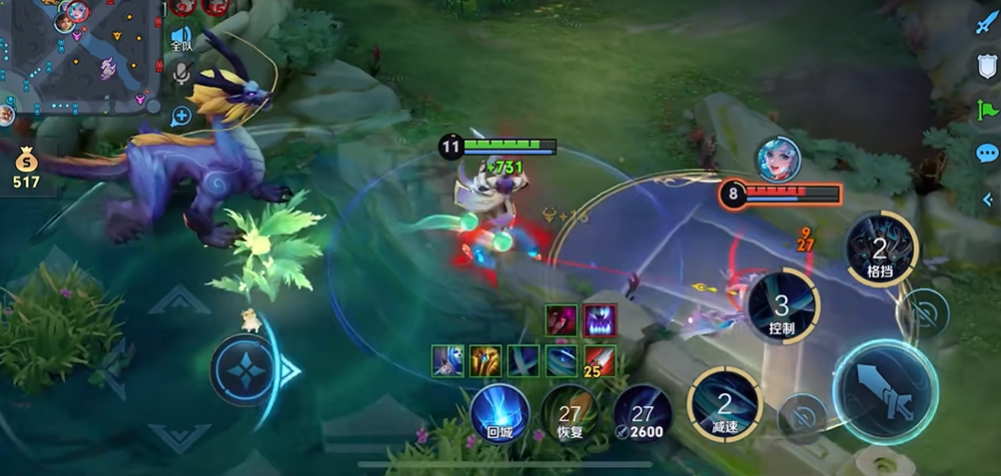
Task: Cast the 格挡 block ultimate ability
Action: point(880,249)
